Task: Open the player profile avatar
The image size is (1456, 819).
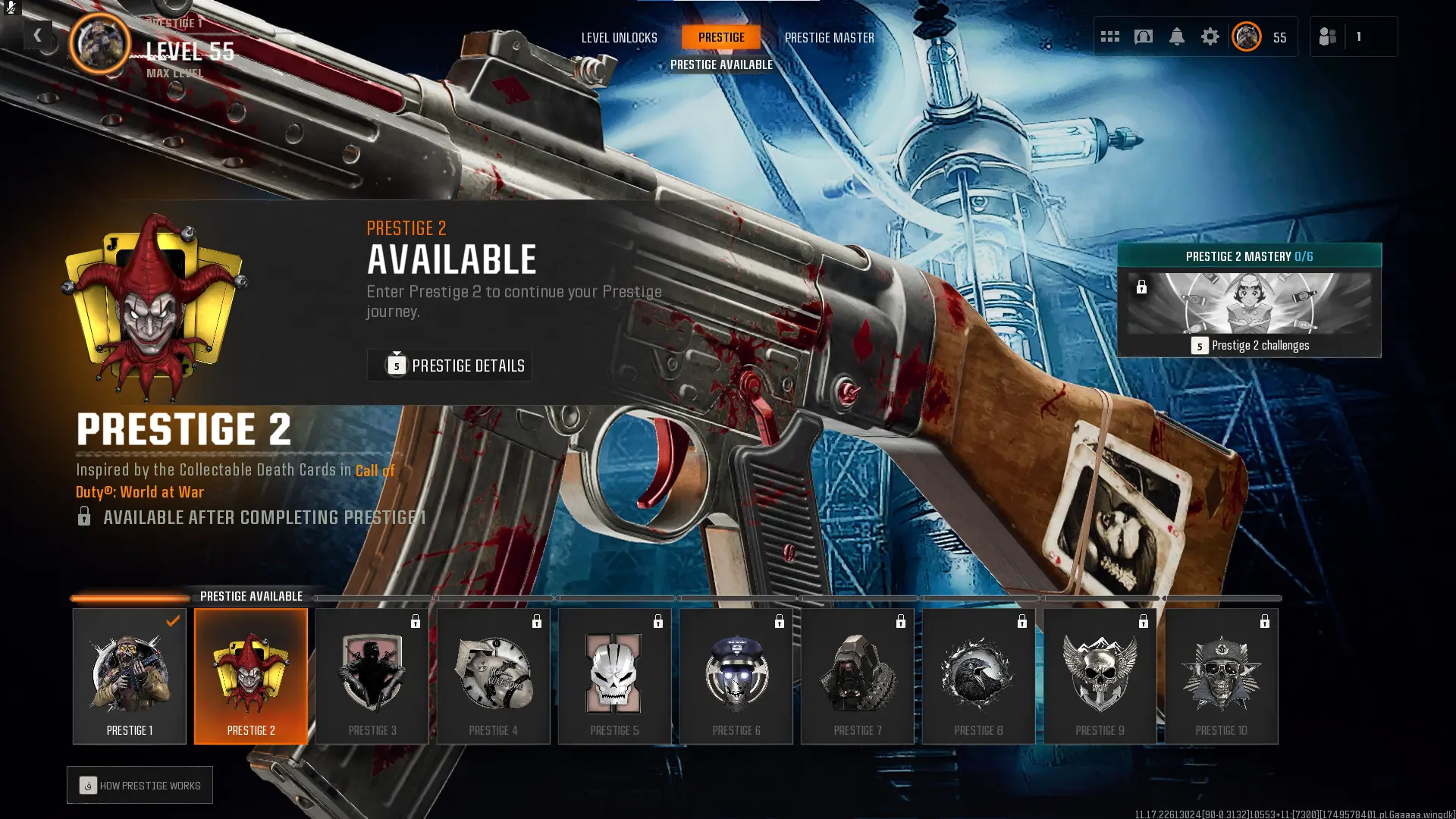Action: pyautogui.click(x=1247, y=36)
